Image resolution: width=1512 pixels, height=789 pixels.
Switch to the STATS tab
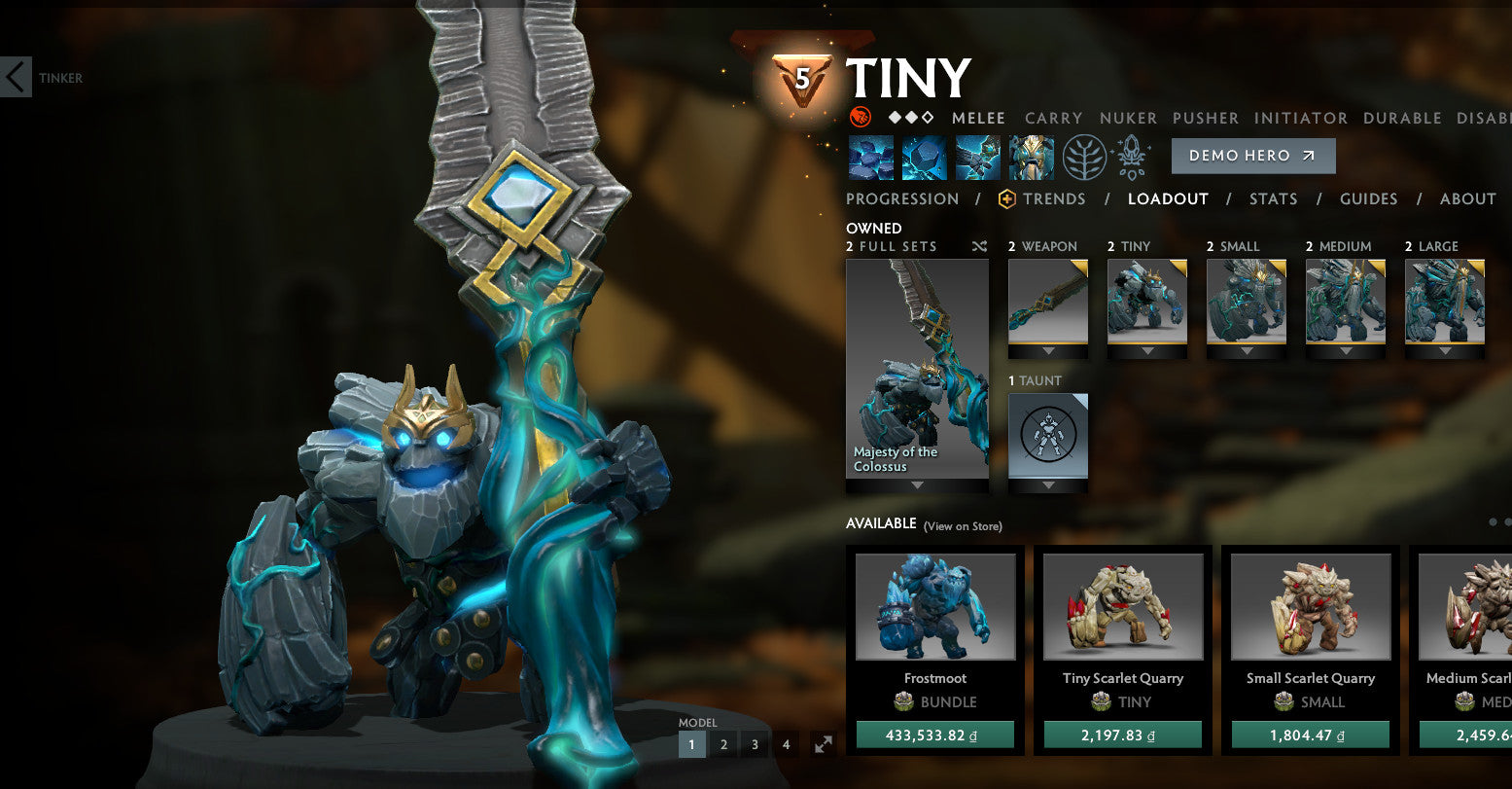1274,198
